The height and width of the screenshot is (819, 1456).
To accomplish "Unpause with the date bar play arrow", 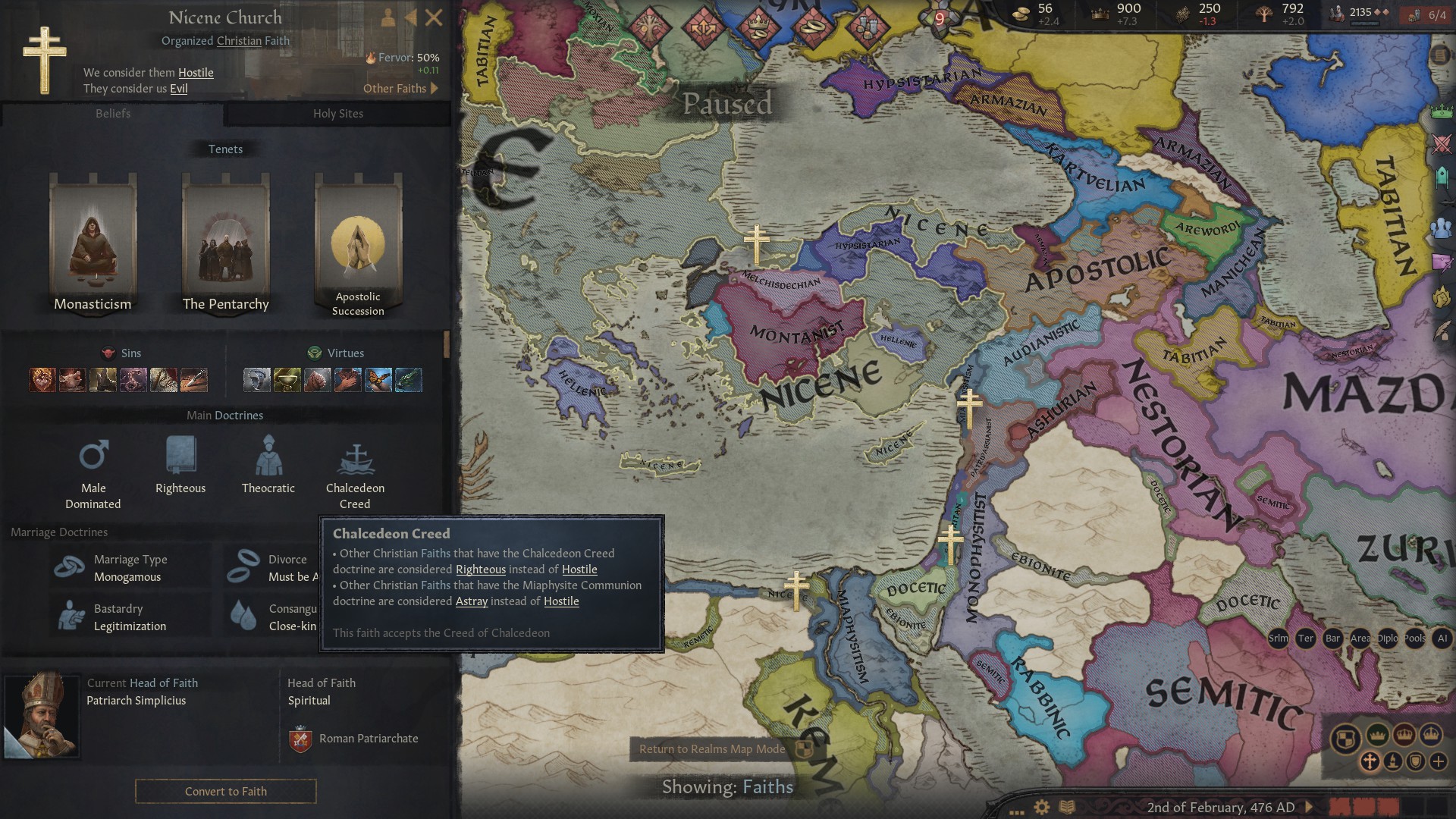I will 1310,807.
